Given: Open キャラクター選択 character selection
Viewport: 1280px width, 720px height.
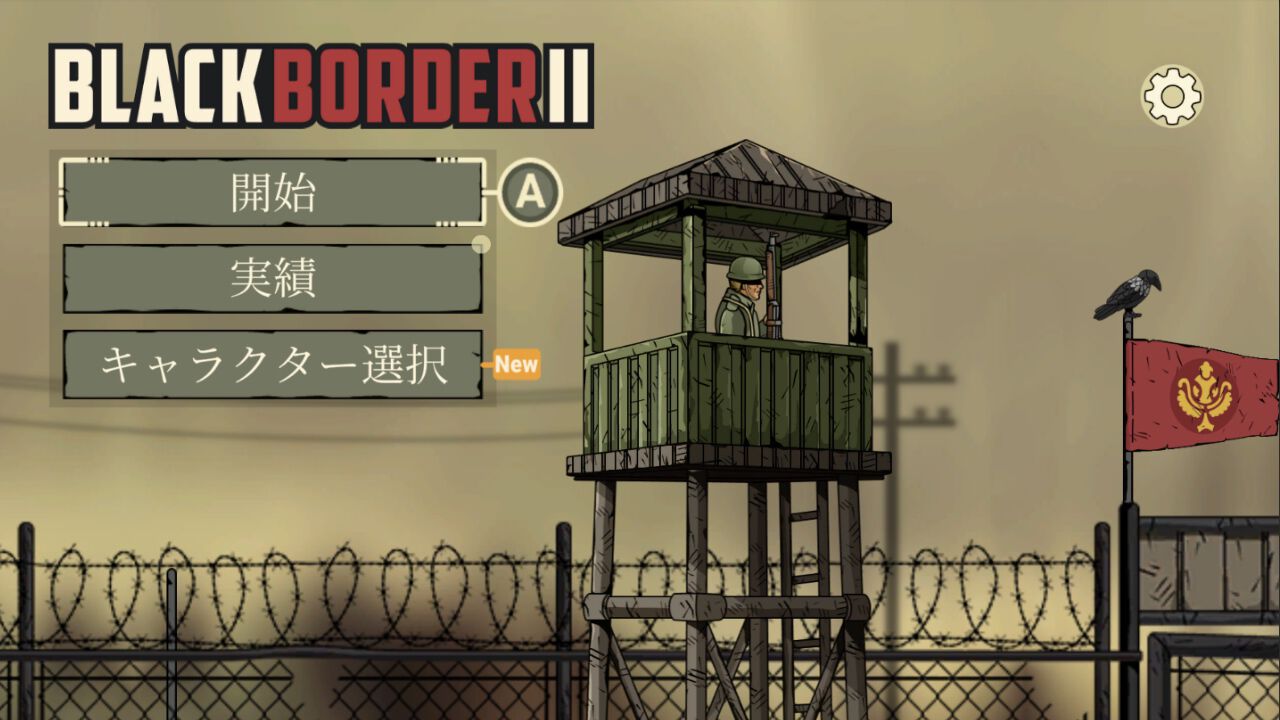Looking at the screenshot, I should (270, 365).
